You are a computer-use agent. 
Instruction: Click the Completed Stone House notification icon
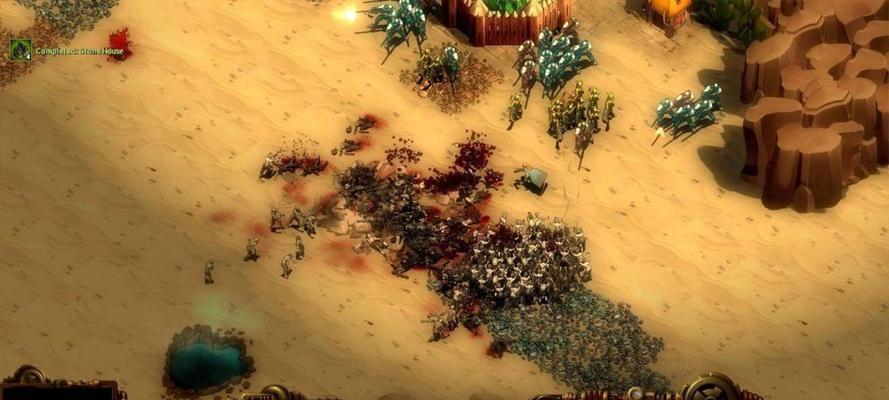point(20,50)
